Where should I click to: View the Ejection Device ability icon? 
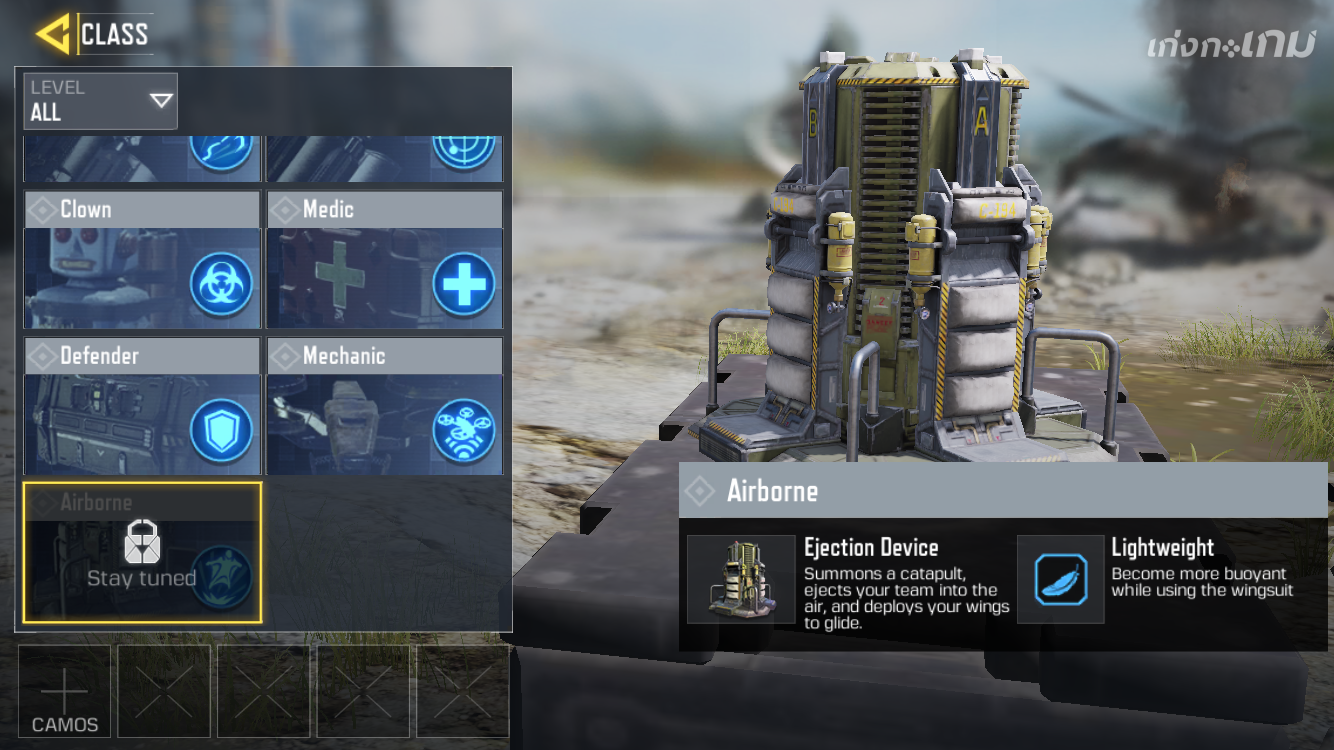tap(741, 579)
